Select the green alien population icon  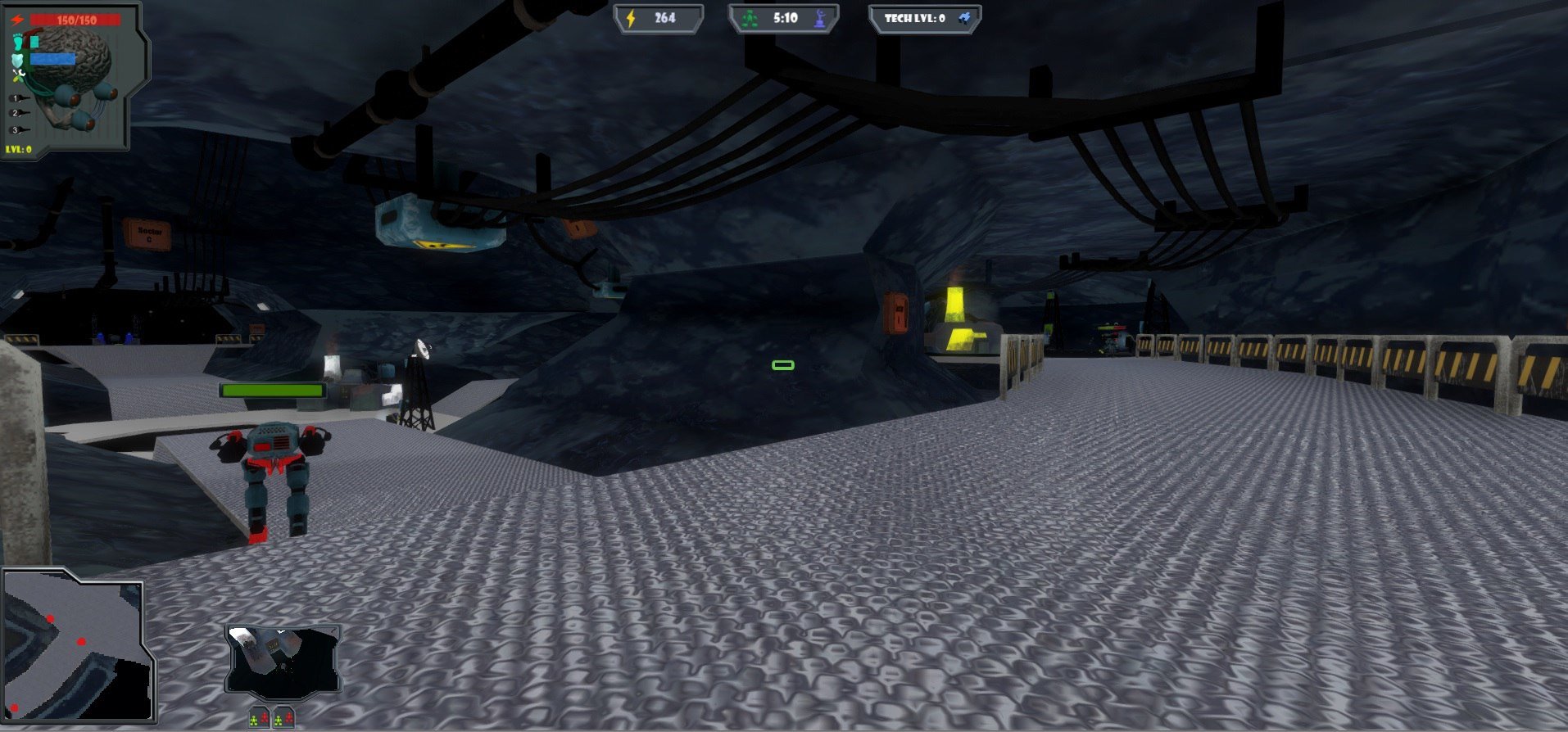click(749, 17)
